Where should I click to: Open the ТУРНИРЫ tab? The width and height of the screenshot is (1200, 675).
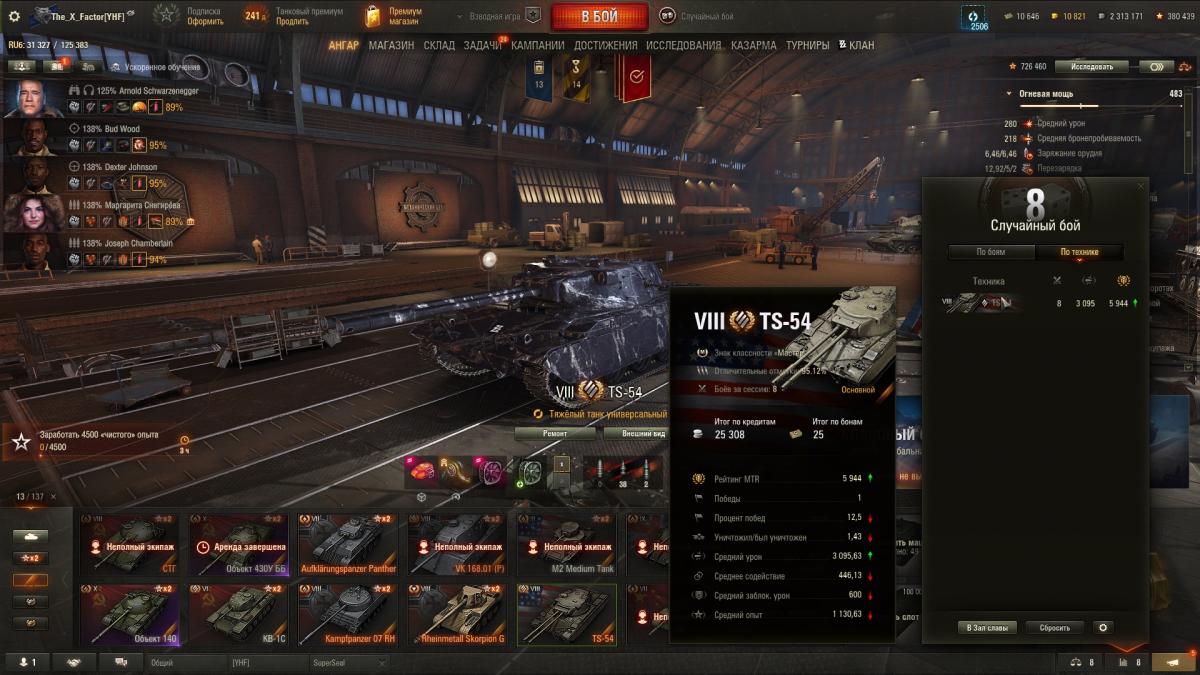(807, 45)
